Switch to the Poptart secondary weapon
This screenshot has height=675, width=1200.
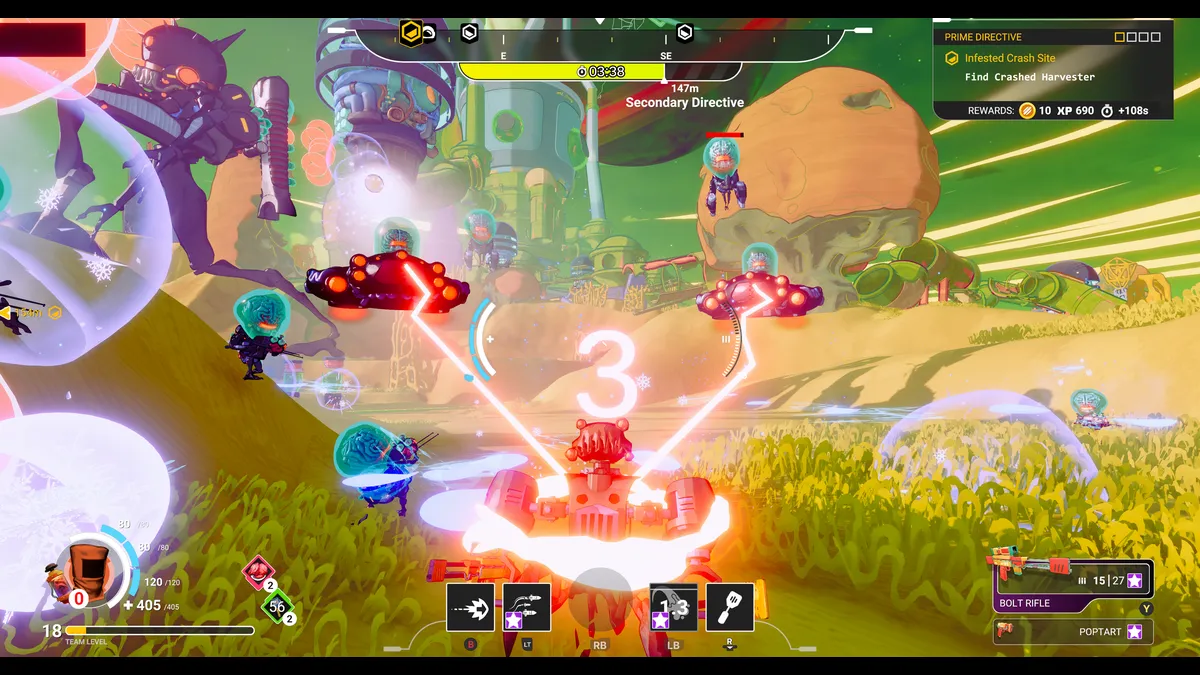pyautogui.click(x=1073, y=632)
